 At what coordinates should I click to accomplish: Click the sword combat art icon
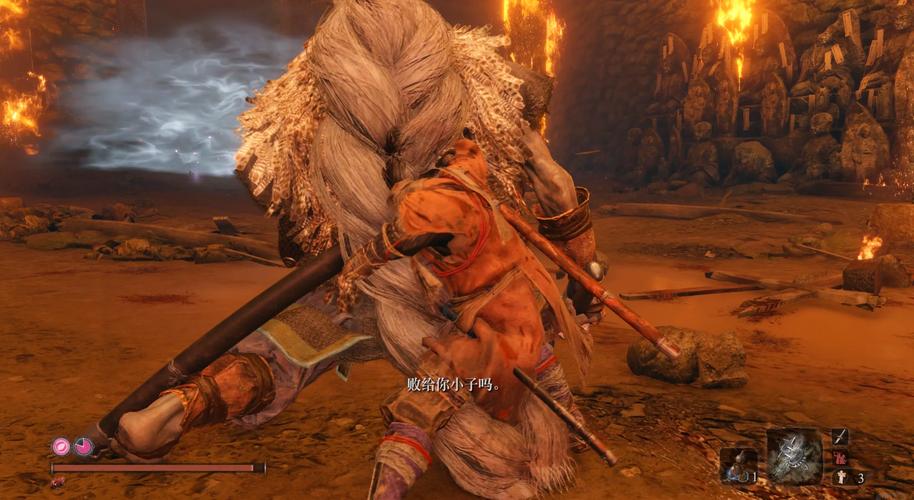(839, 437)
